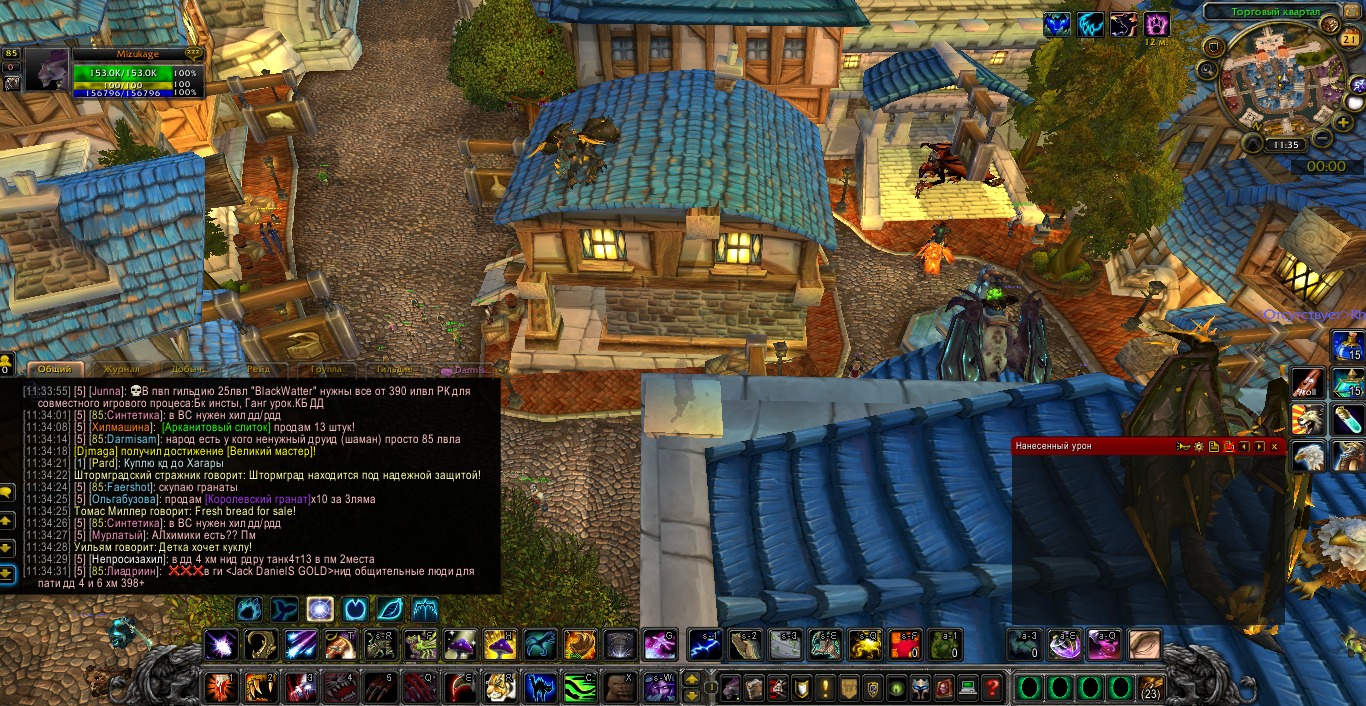Select the Общий chat tab
This screenshot has height=706, width=1366.
pos(55,370)
